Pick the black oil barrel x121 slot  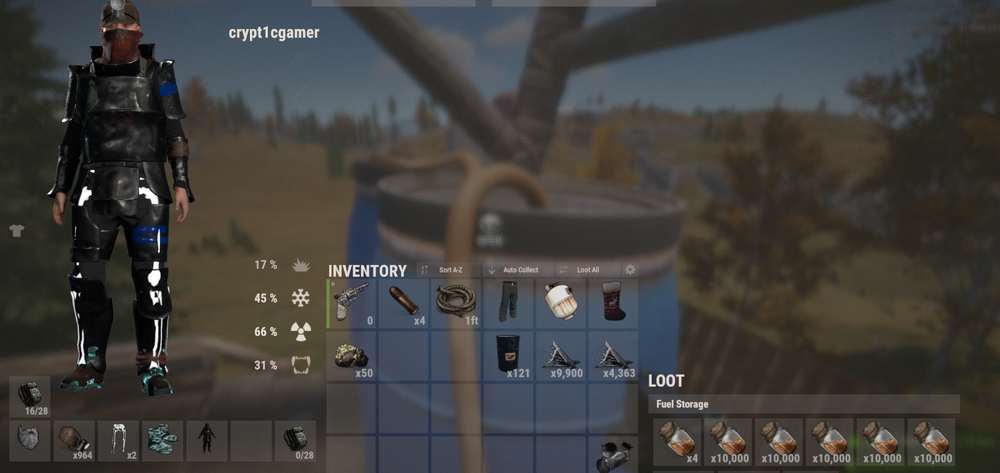pos(508,354)
